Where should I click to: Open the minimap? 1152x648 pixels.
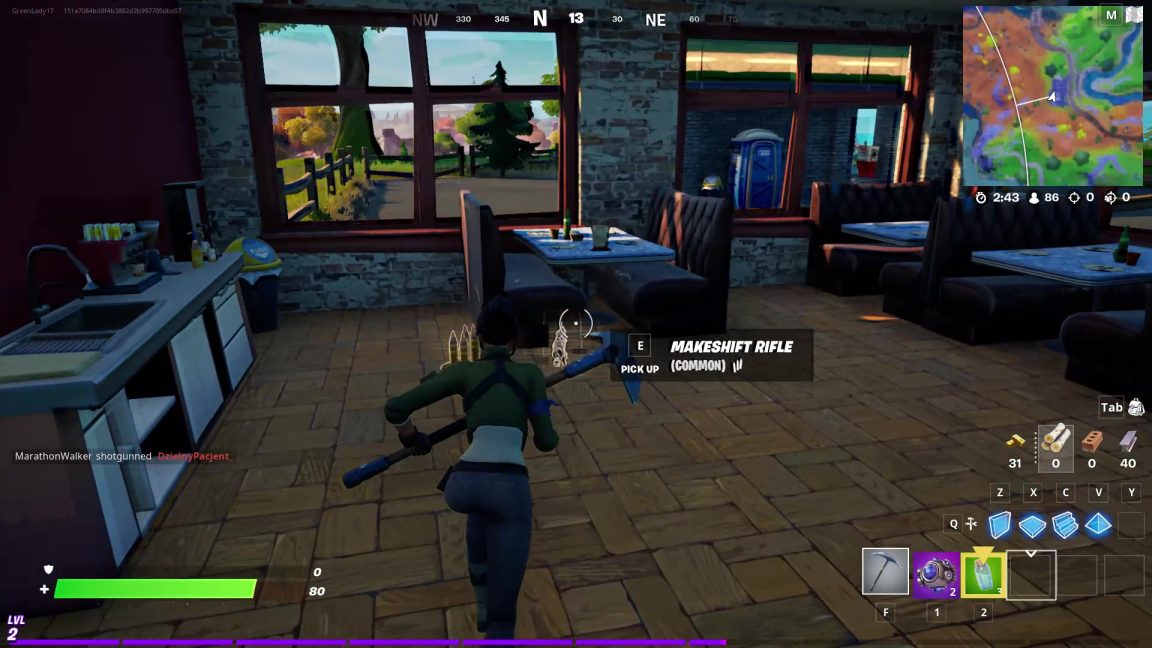tap(1051, 95)
